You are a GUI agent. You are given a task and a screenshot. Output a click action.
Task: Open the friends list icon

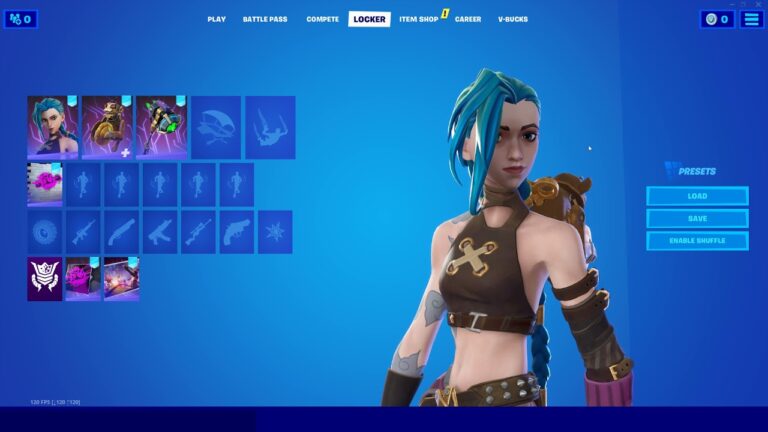pos(21,19)
